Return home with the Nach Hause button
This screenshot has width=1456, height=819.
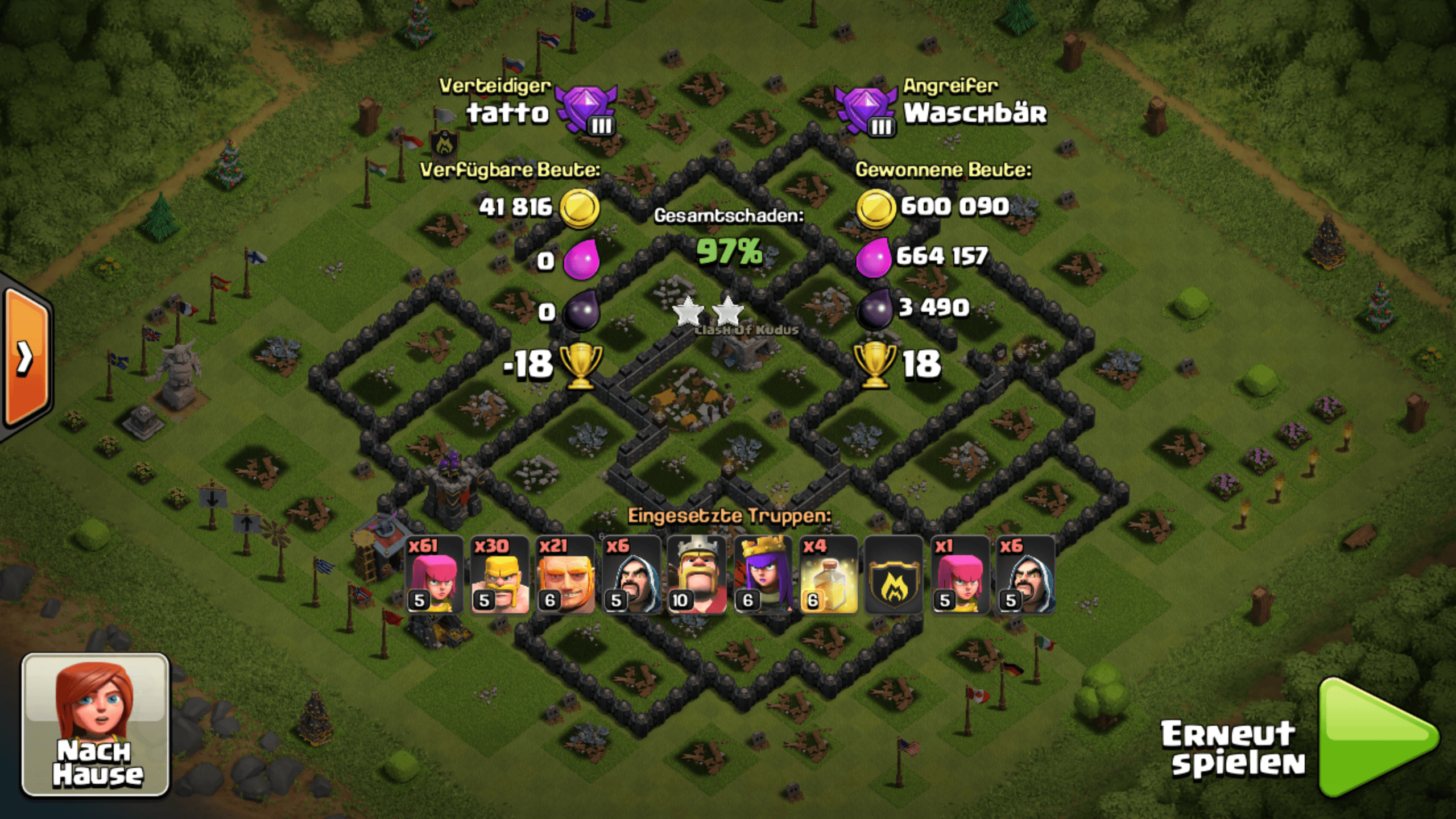[96, 725]
